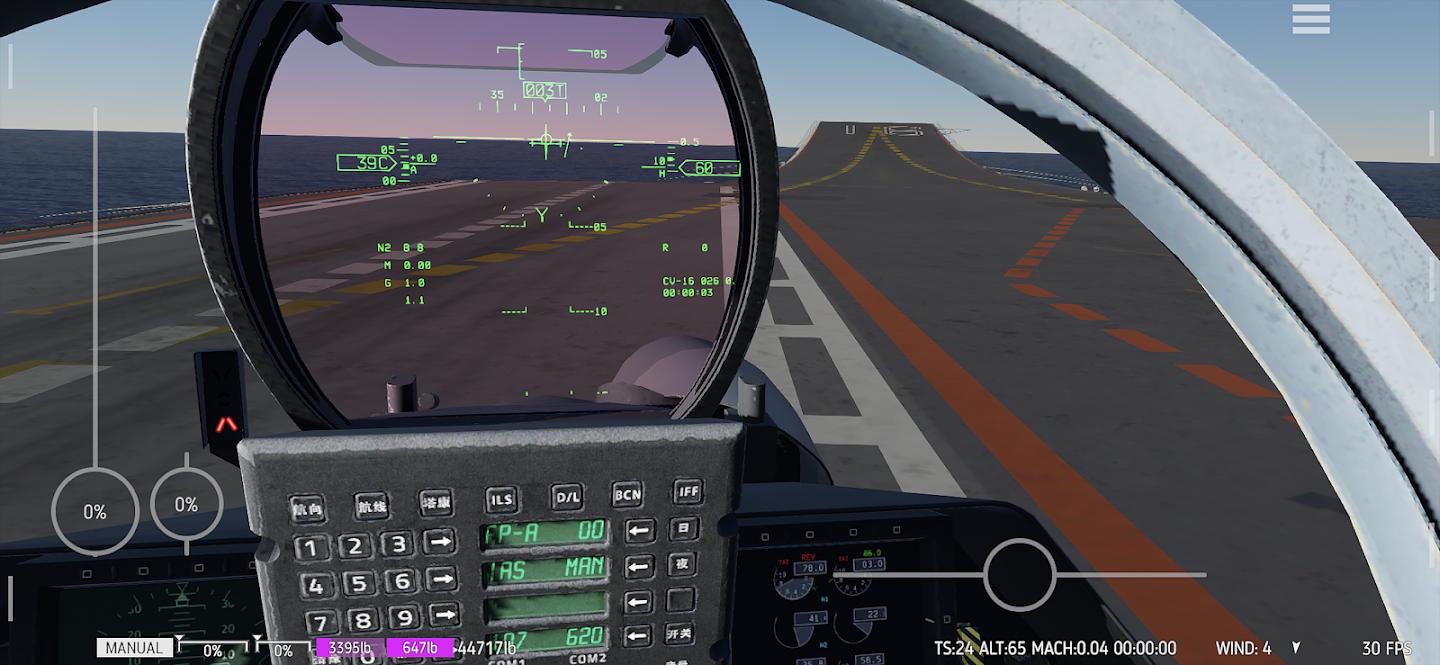
Task: Toggle the D/L panel button
Action: pyautogui.click(x=567, y=496)
